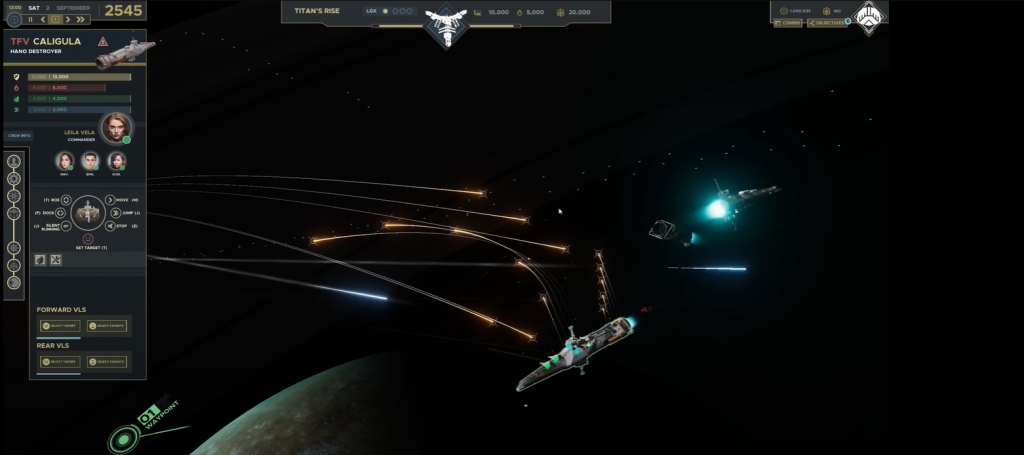The height and width of the screenshot is (455, 1024).
Task: Select commander Leila Vela's portrait
Action: 117,127
